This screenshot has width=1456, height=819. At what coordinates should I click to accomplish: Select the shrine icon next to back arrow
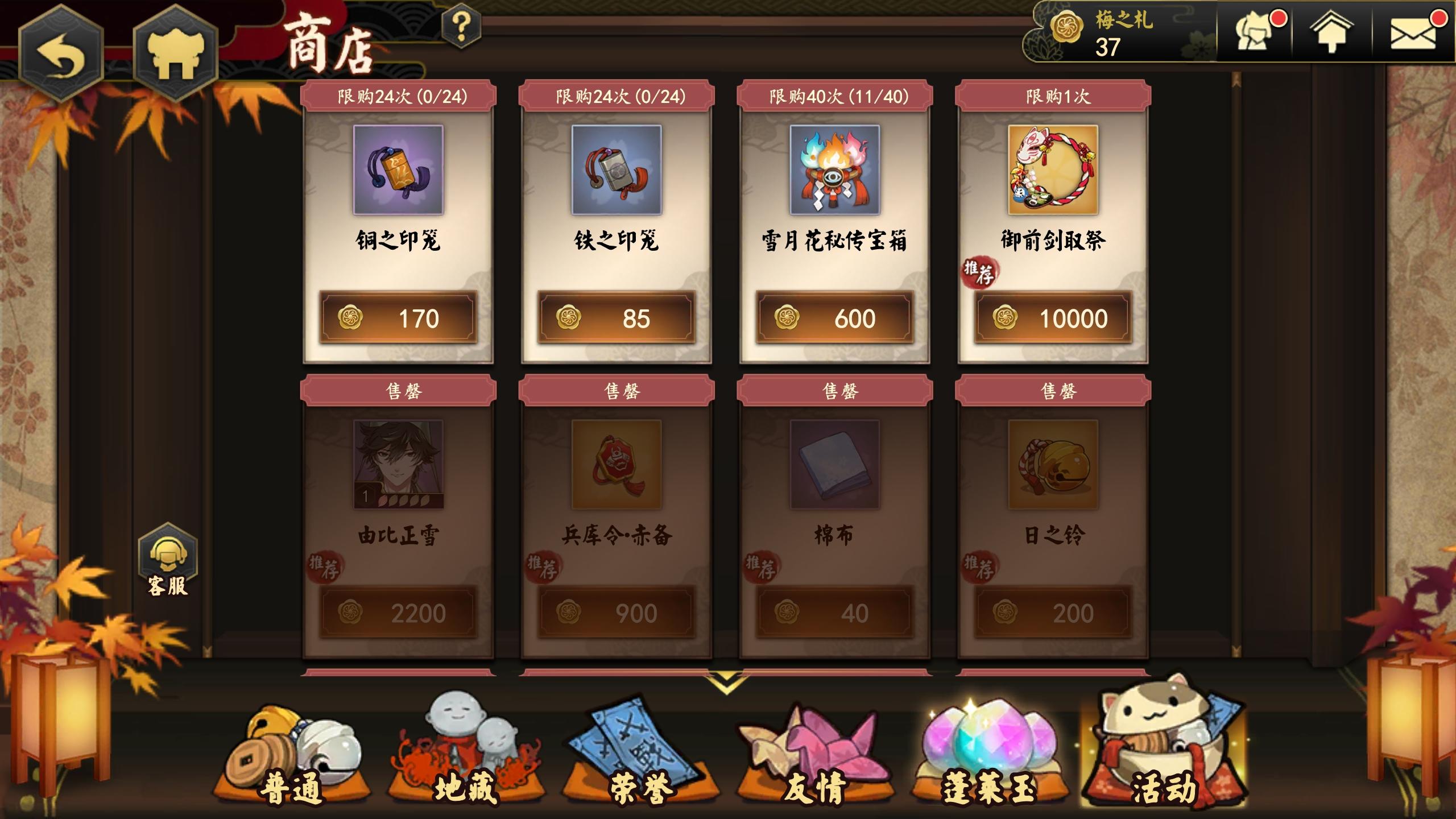(x=176, y=45)
